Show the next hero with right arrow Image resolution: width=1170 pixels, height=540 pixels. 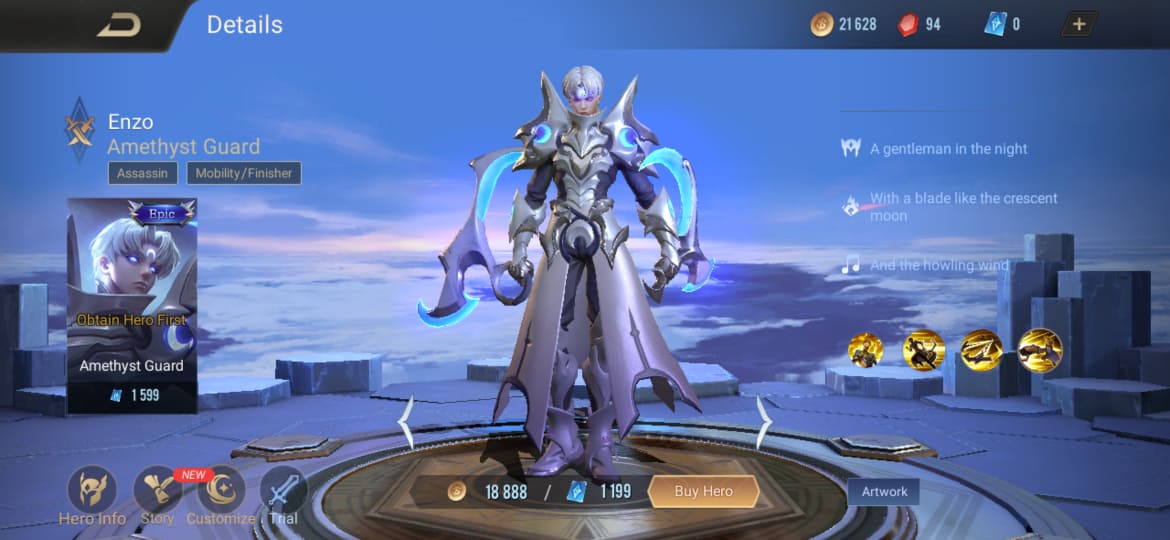[x=763, y=423]
